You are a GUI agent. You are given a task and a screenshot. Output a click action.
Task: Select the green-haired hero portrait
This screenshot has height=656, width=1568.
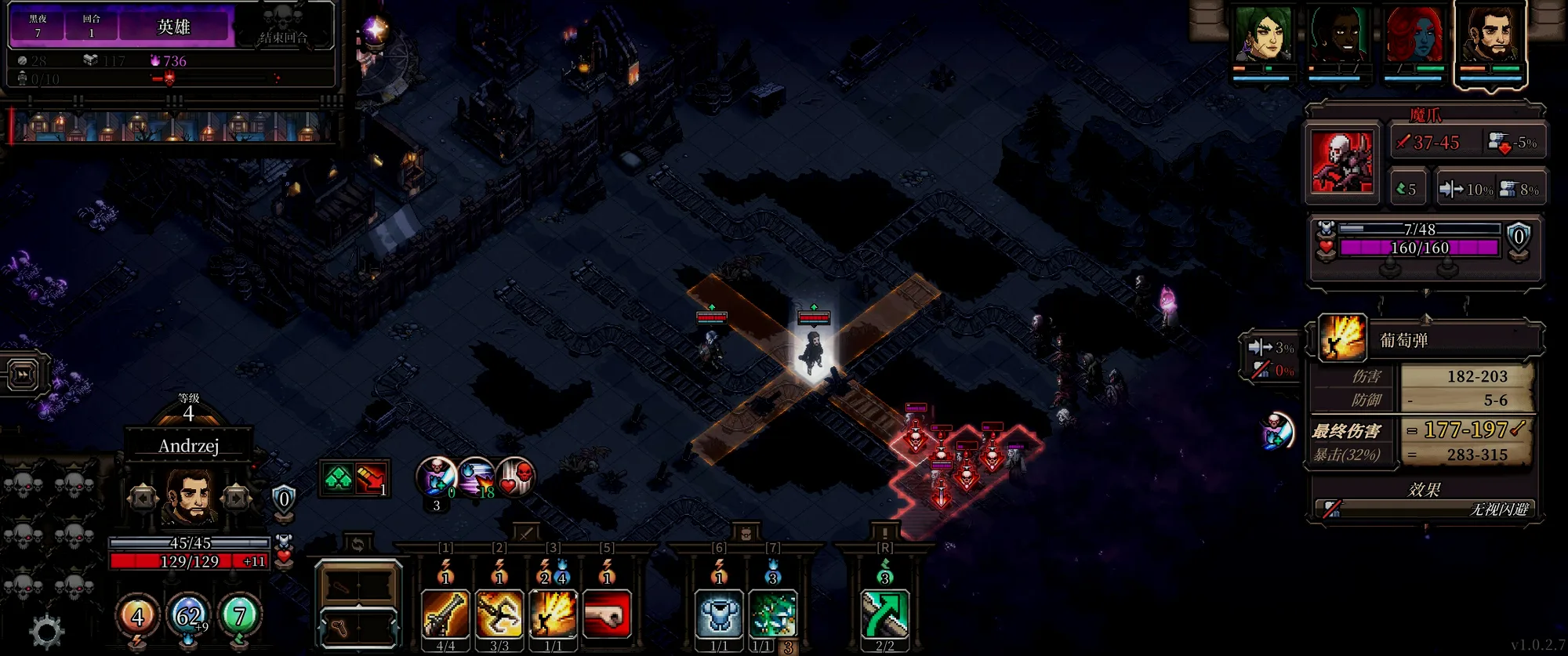click(x=1261, y=35)
